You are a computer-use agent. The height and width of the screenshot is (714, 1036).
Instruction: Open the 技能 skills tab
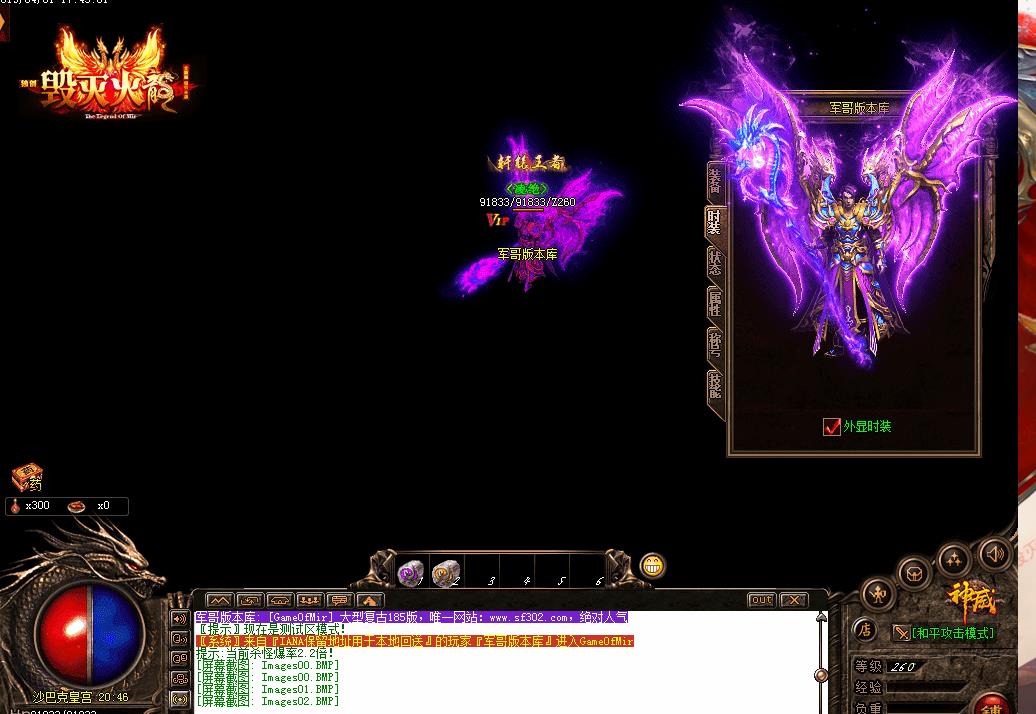coord(716,386)
